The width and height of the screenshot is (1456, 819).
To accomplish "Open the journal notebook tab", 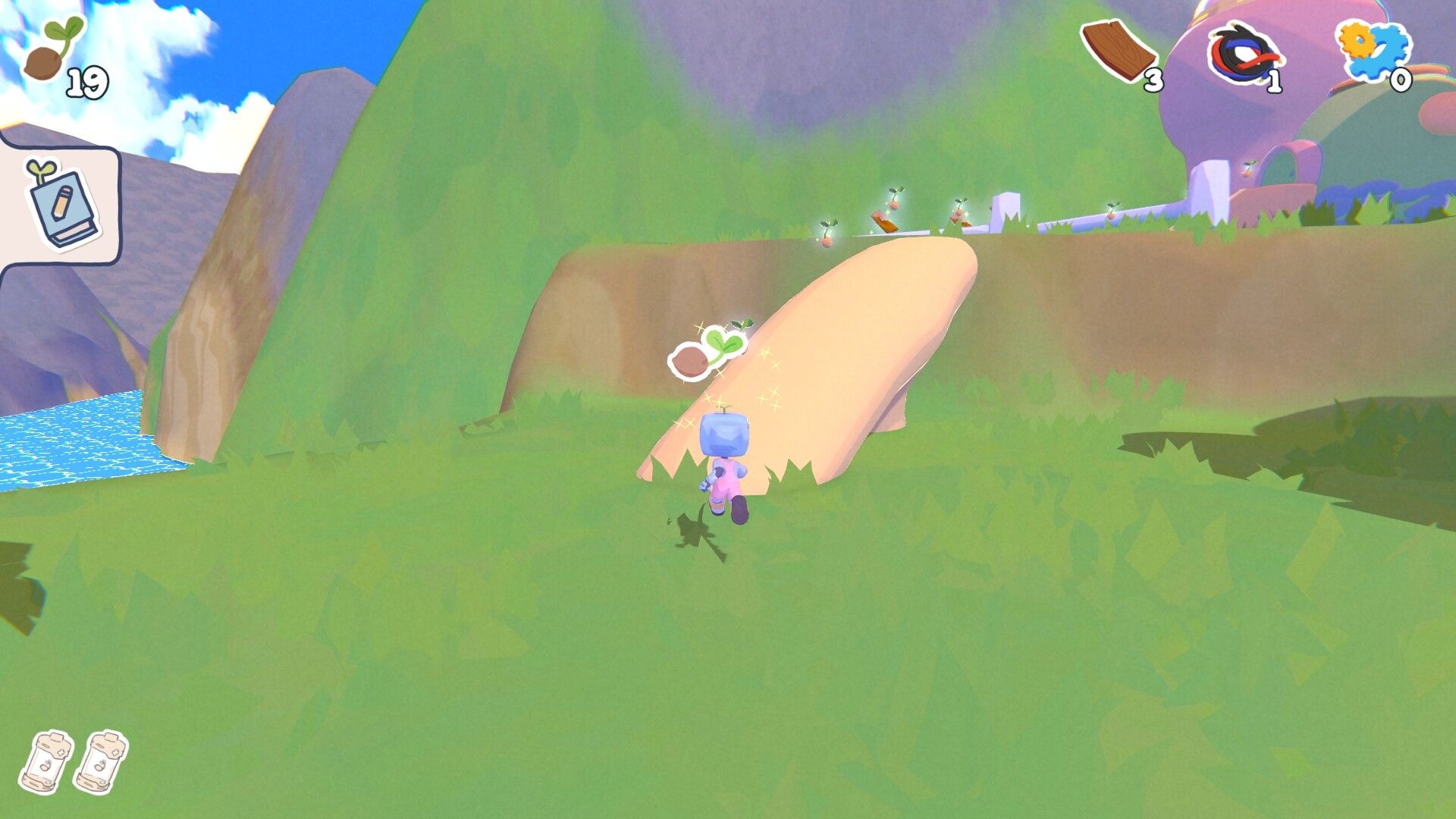I will click(x=61, y=203).
